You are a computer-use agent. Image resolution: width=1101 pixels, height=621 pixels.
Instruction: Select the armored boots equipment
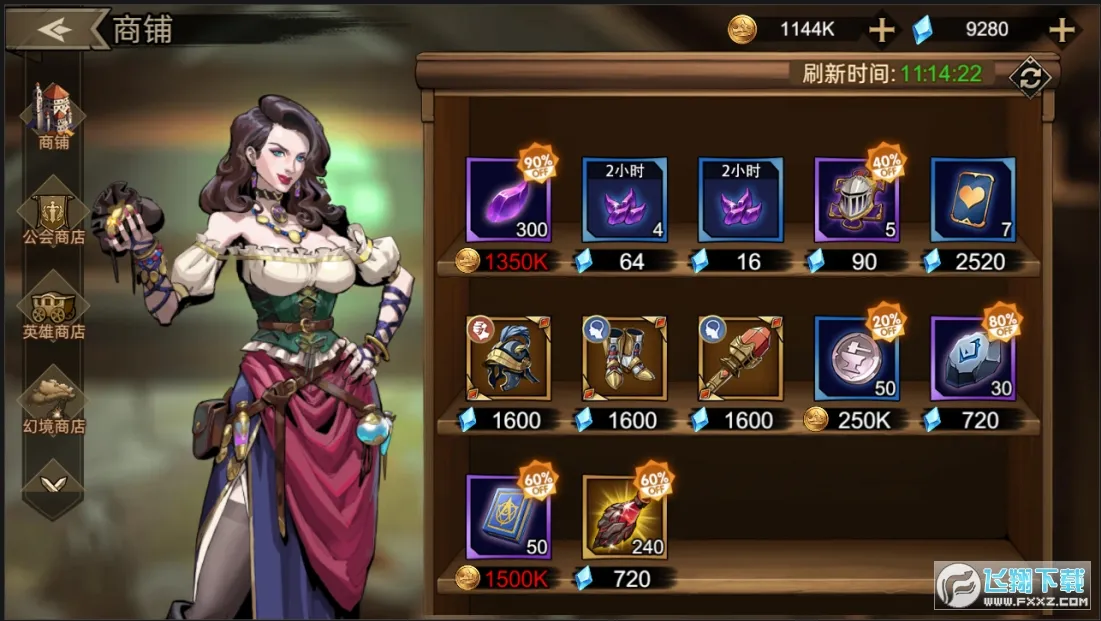tap(624, 358)
